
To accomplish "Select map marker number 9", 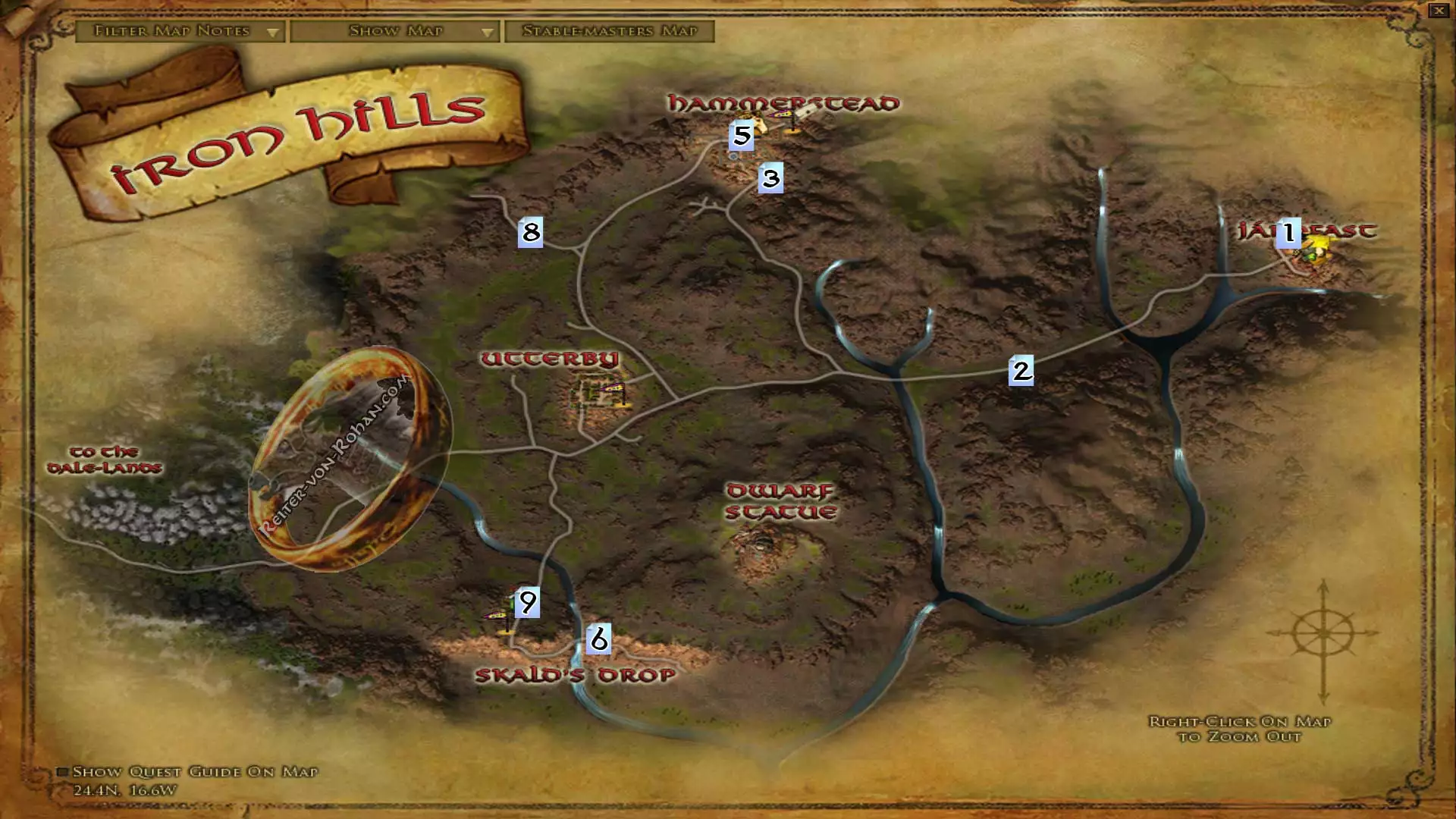I will (x=527, y=602).
